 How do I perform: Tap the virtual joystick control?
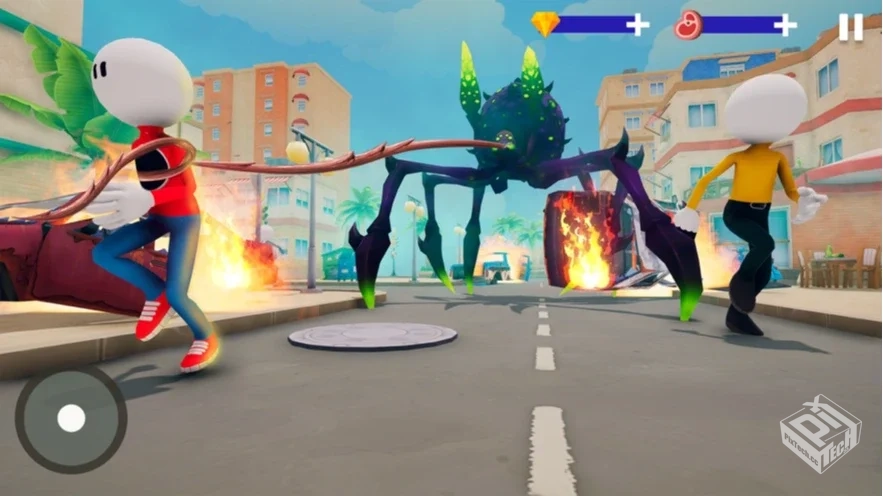coord(71,418)
